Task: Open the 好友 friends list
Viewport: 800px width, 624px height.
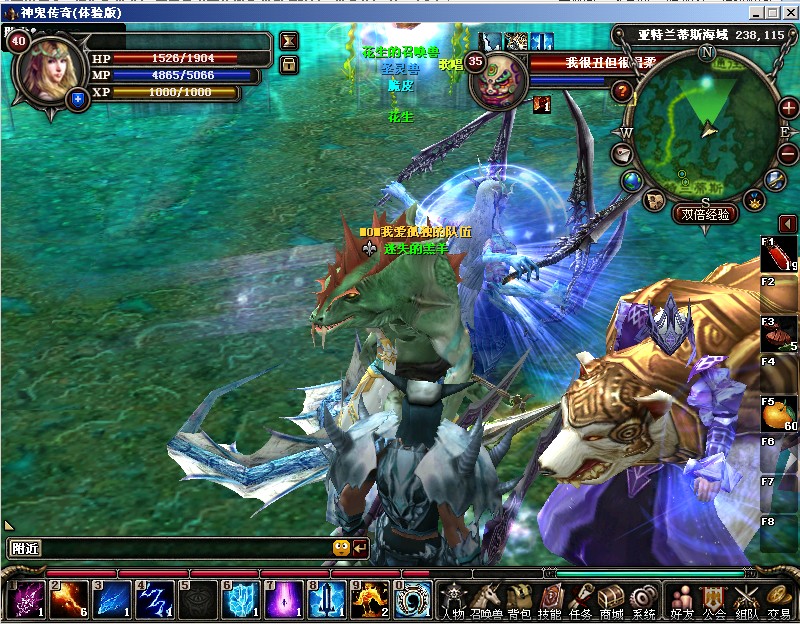Action: 683,599
